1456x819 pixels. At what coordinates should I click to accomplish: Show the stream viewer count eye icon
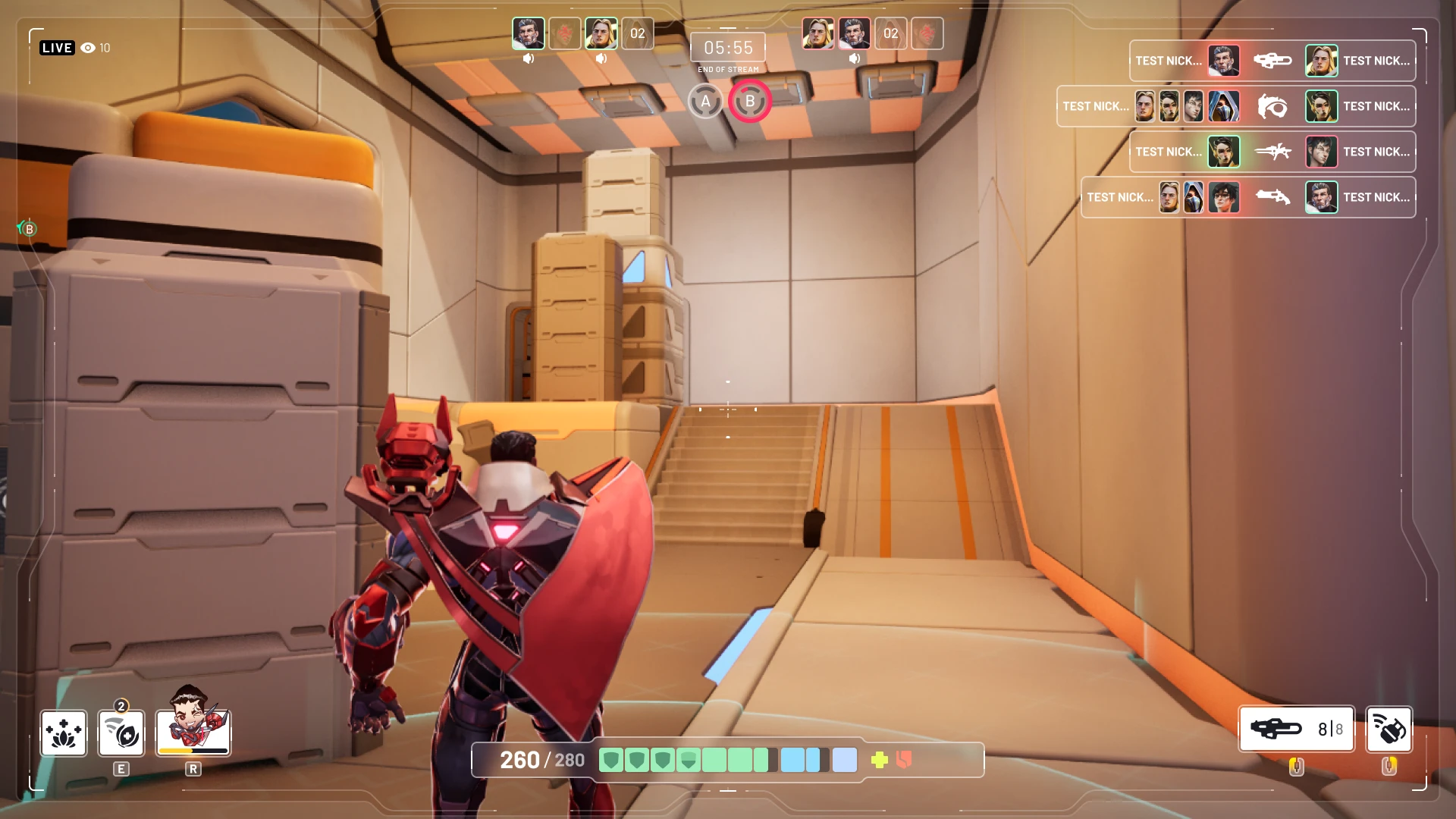88,48
